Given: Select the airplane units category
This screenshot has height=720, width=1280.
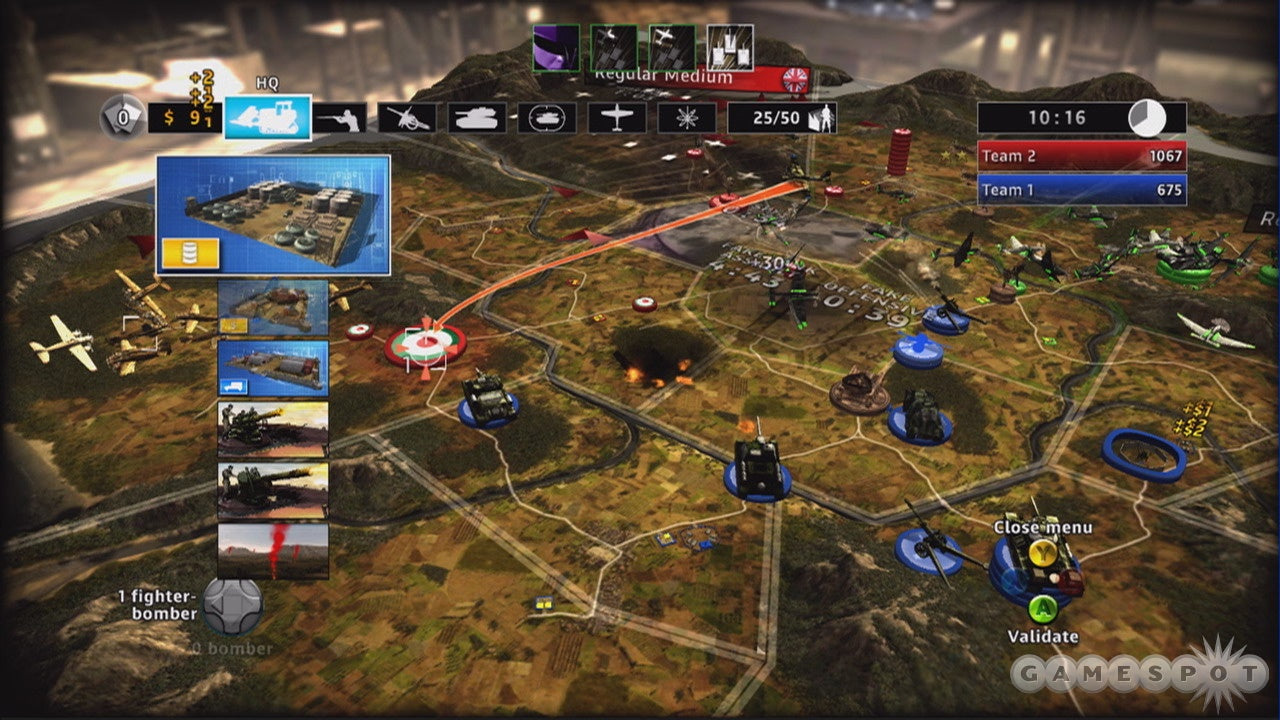Looking at the screenshot, I should (616, 118).
